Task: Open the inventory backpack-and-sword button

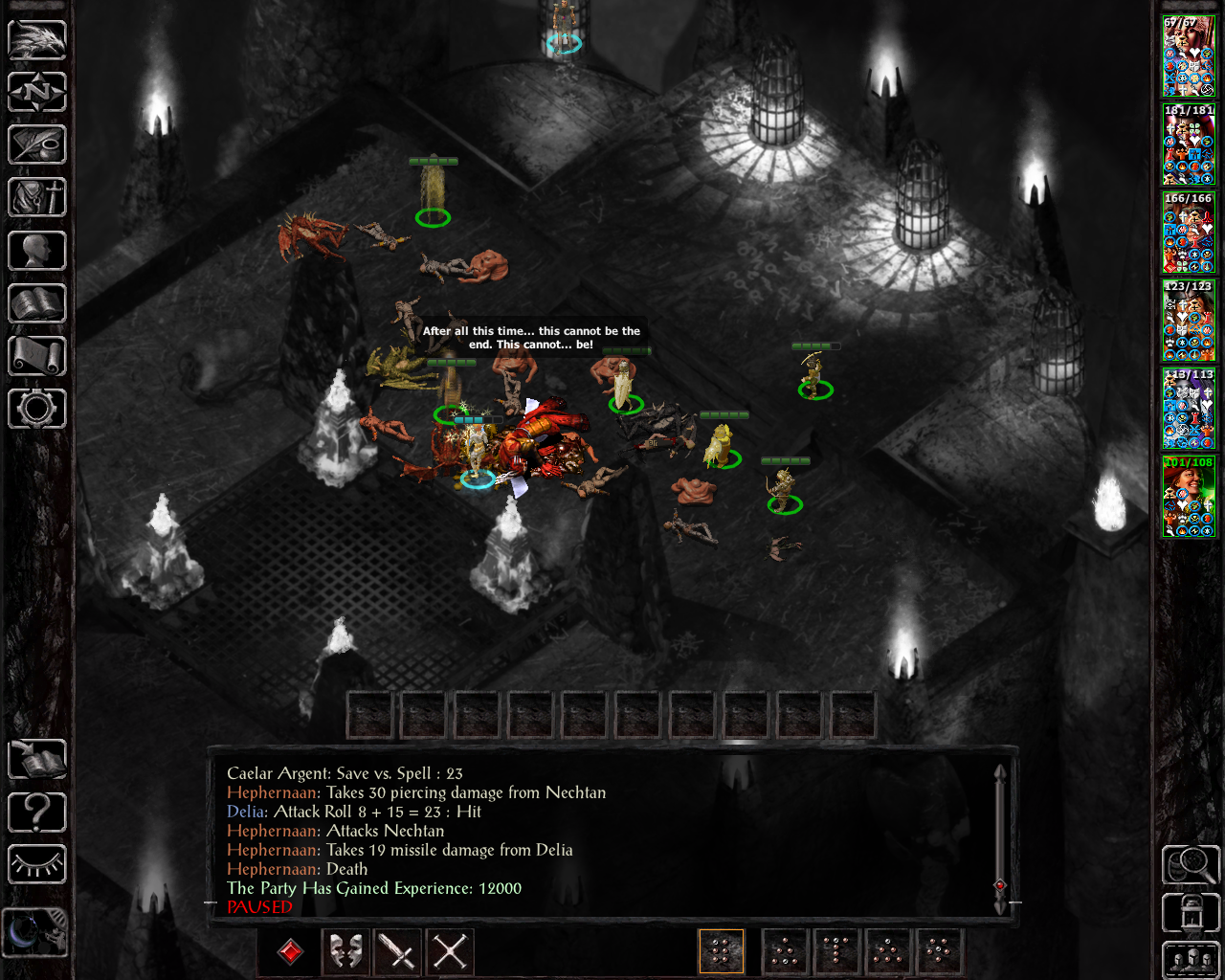Action: click(37, 198)
